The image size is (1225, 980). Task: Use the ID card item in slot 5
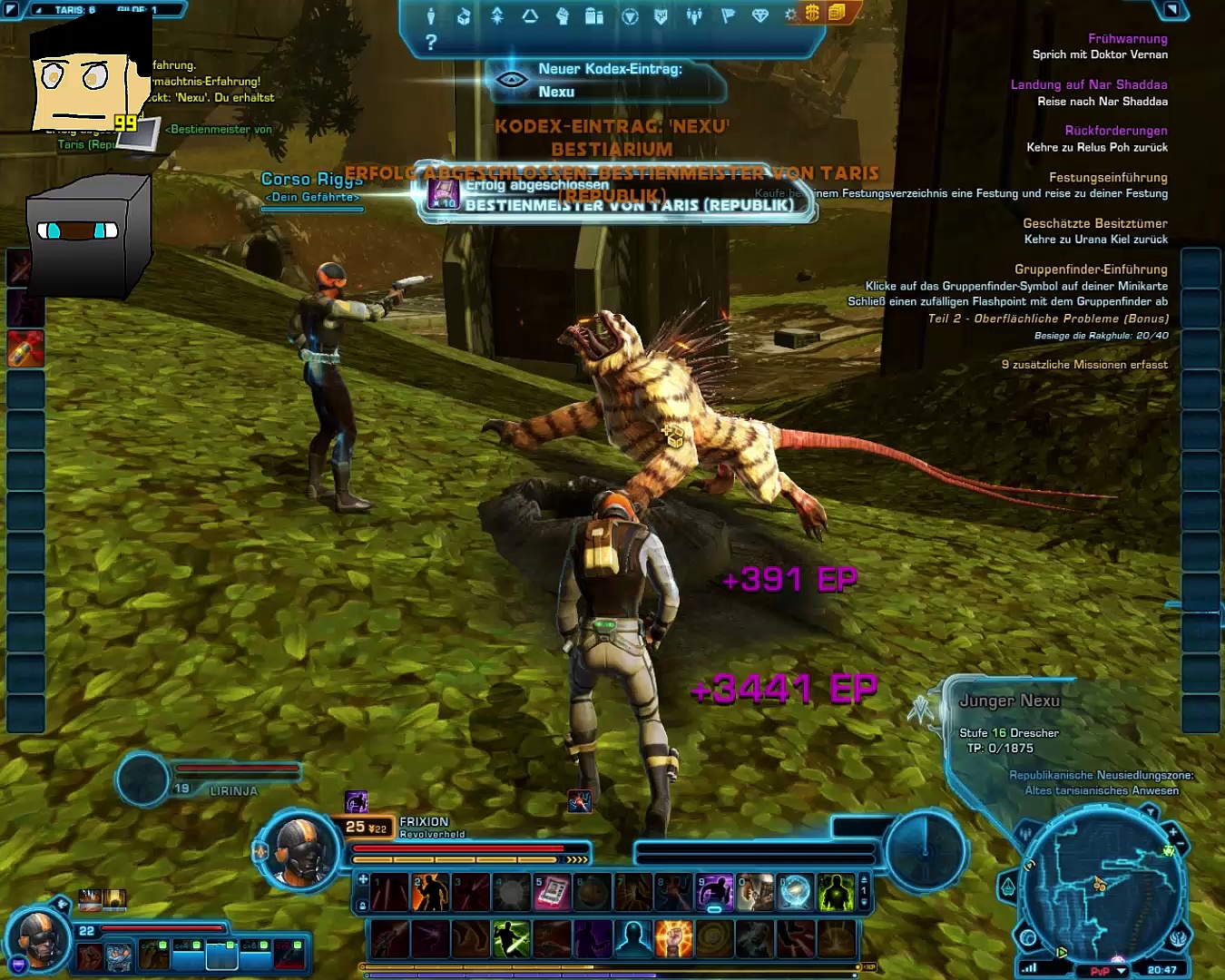pyautogui.click(x=552, y=893)
